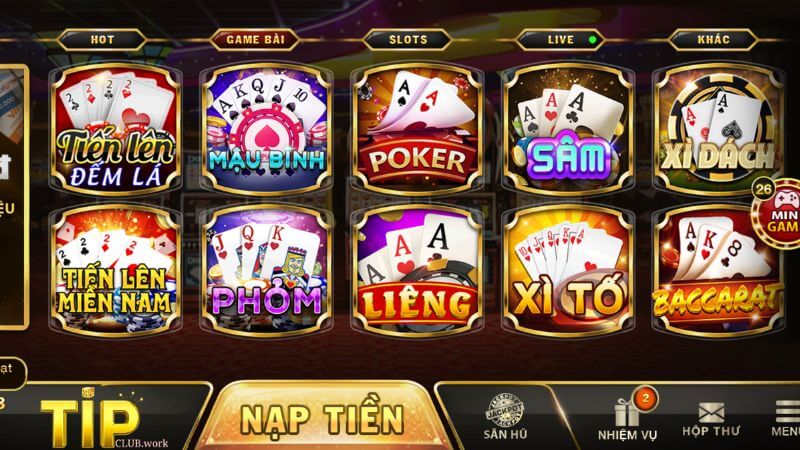This screenshot has width=800, height=450.
Task: Open the Mini Game controller icon
Action: pos(778,208)
